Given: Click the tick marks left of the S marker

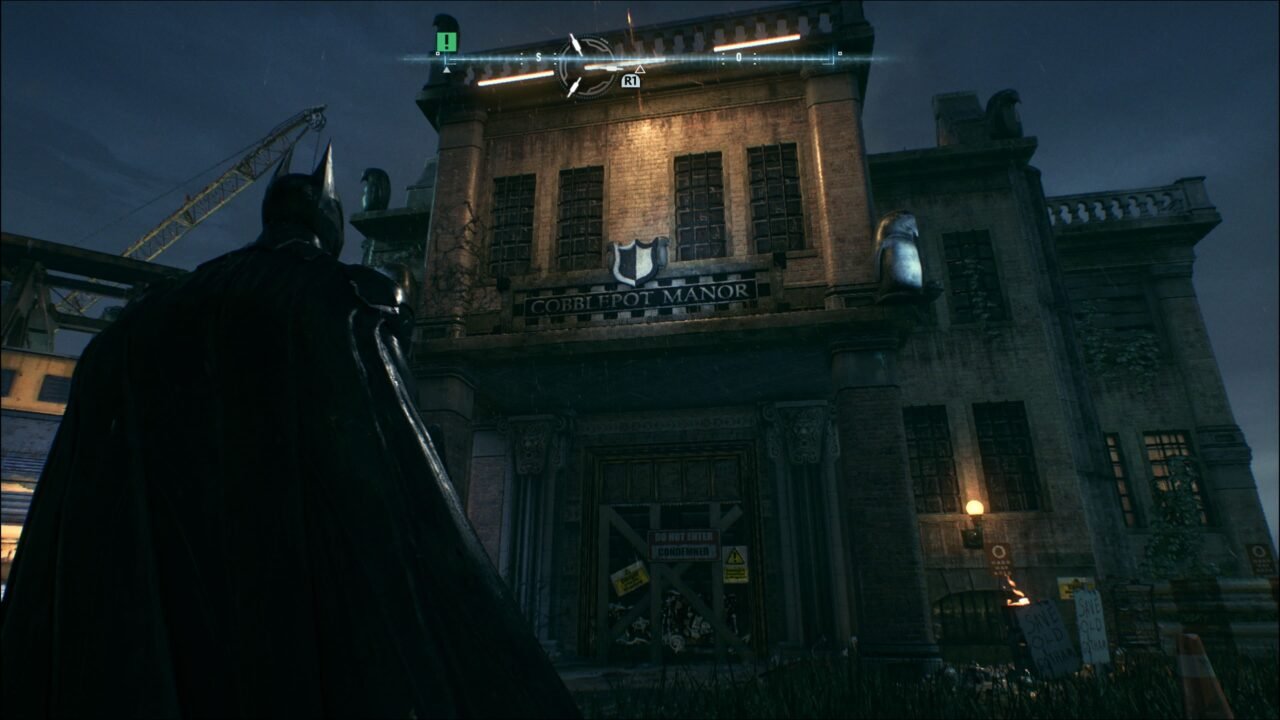Looking at the screenshot, I should (521, 57).
